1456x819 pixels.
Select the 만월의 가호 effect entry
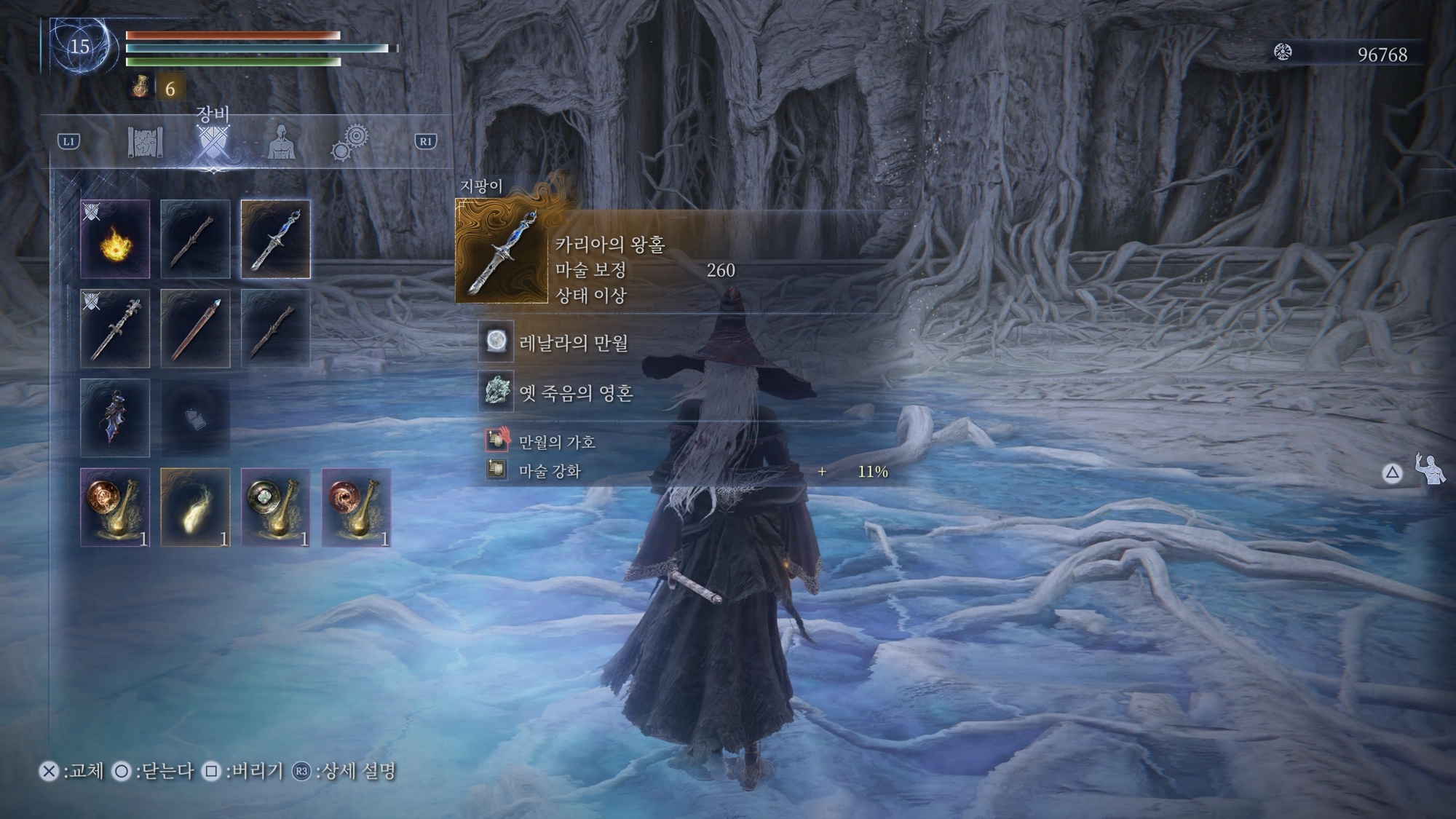tap(557, 441)
